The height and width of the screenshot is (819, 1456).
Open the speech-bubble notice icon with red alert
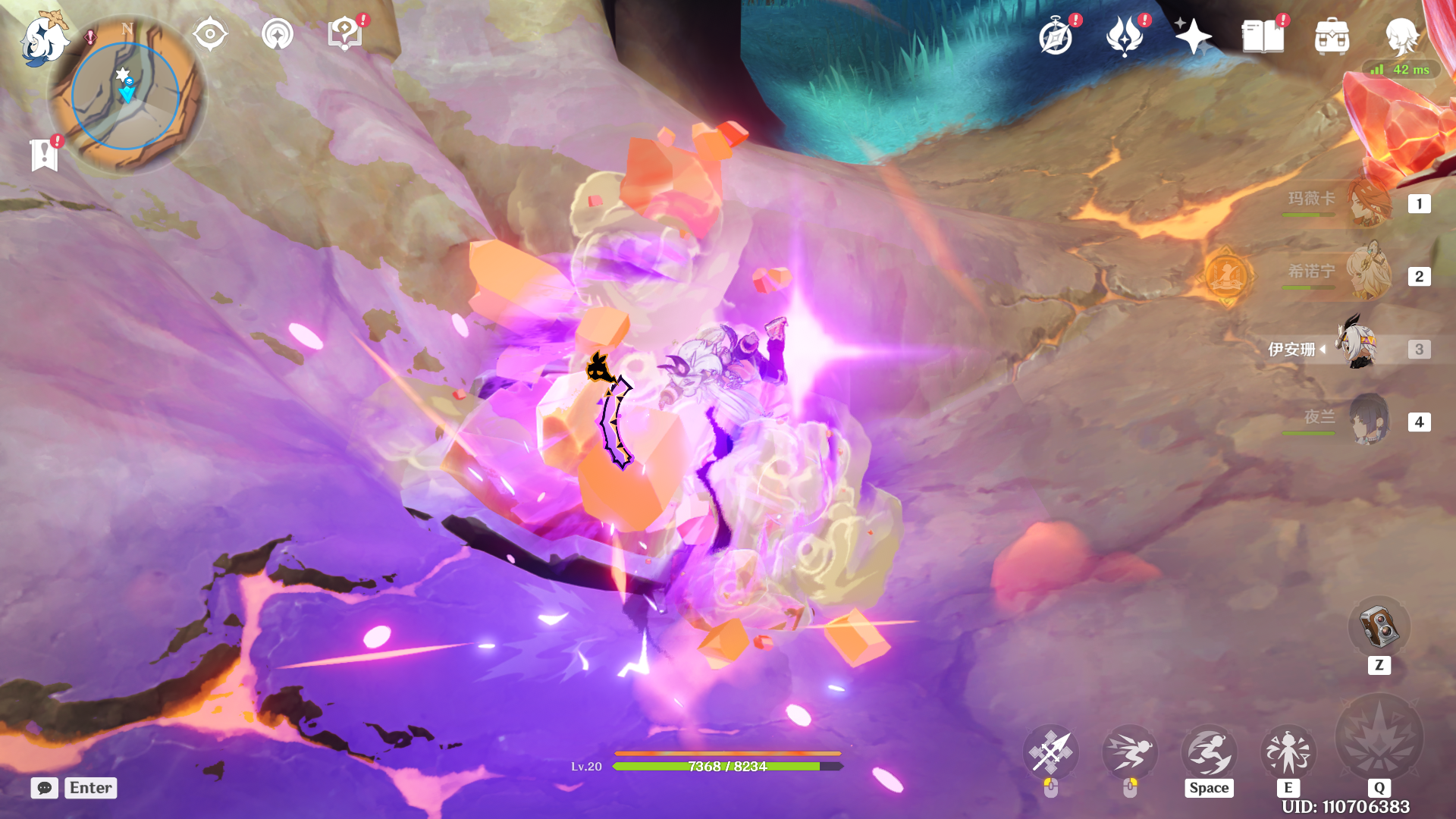[344, 34]
